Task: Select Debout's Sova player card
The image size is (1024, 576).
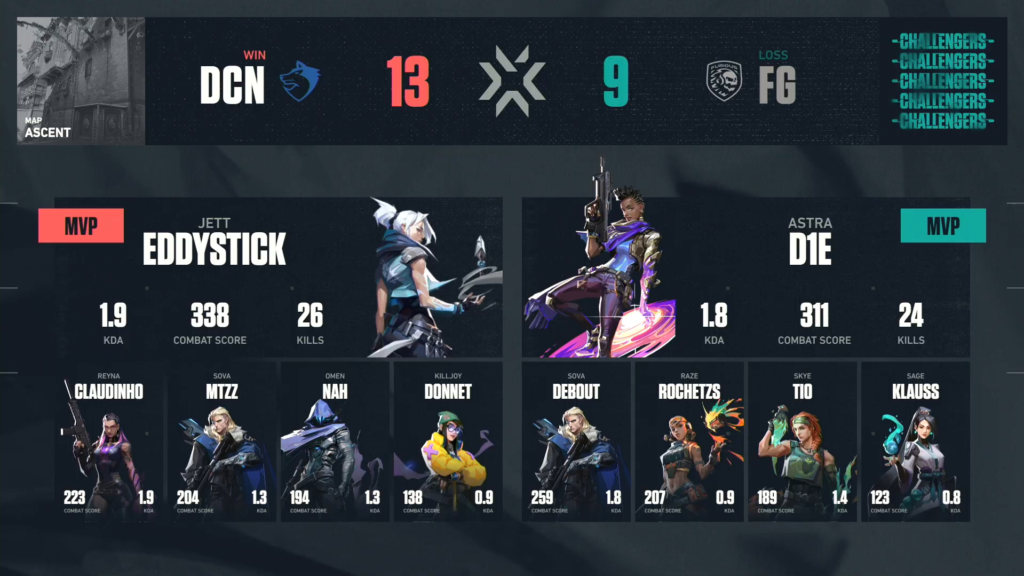Action: click(x=576, y=440)
